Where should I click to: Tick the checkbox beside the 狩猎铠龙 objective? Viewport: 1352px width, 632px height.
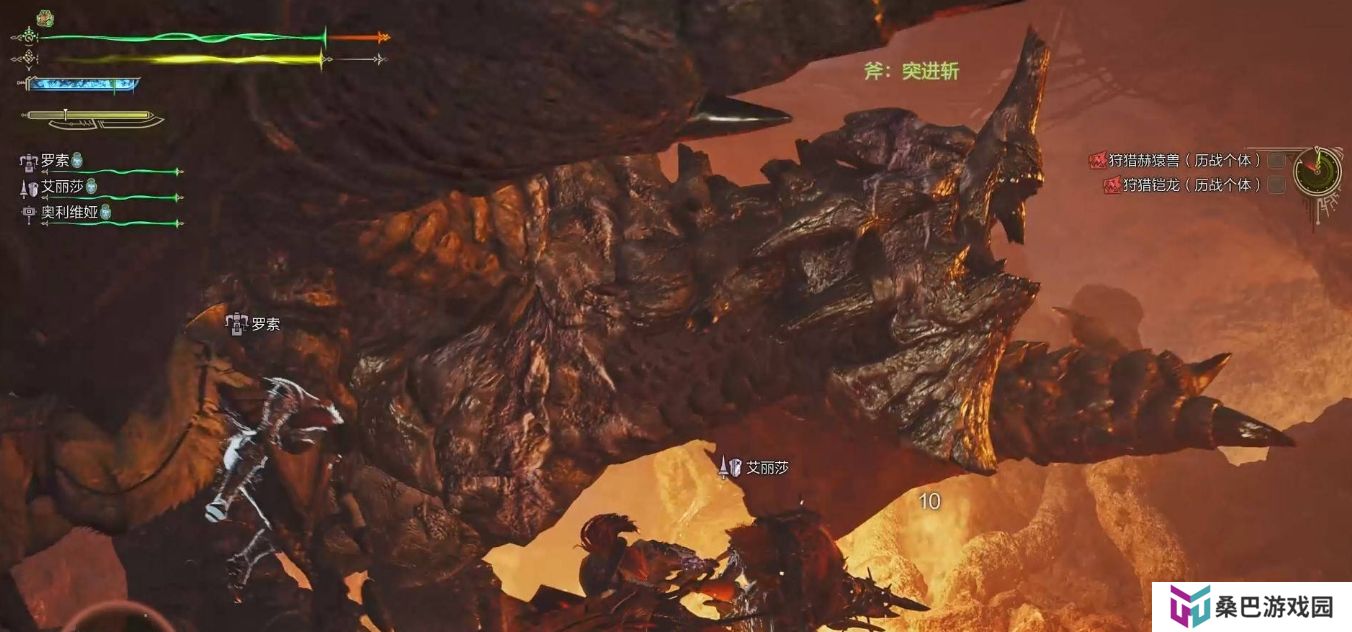pos(1276,185)
